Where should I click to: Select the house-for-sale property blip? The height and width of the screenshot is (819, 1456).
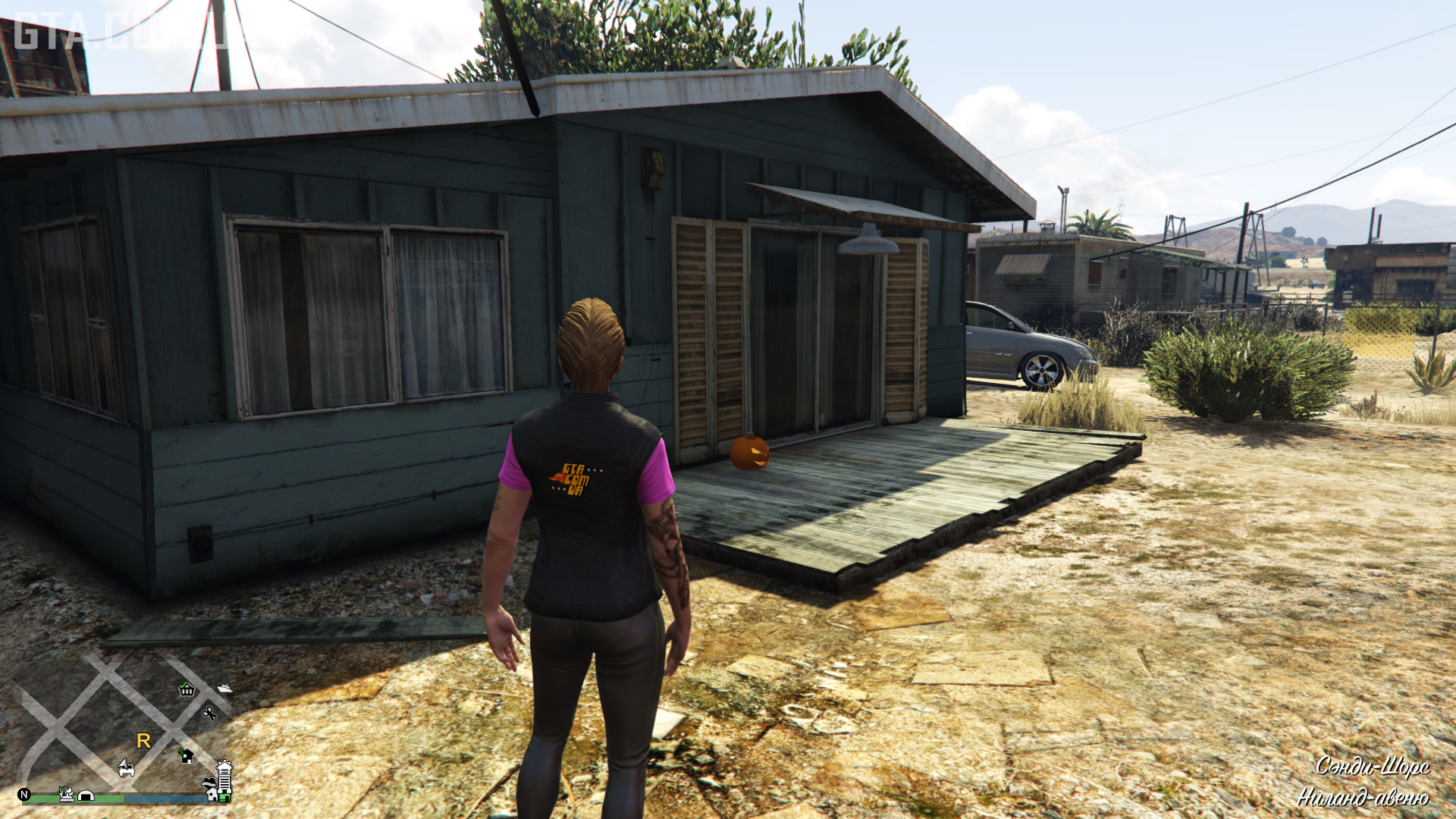click(x=186, y=755)
